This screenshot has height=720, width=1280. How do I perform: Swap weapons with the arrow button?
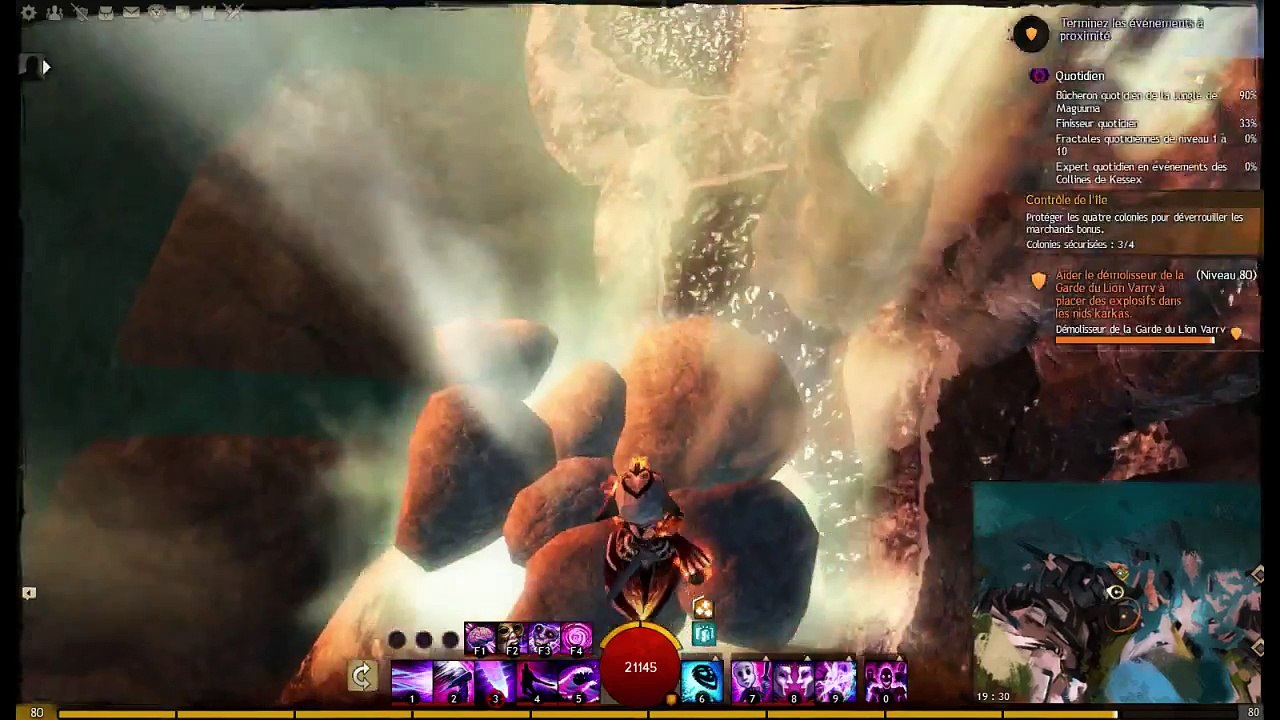pyautogui.click(x=362, y=677)
